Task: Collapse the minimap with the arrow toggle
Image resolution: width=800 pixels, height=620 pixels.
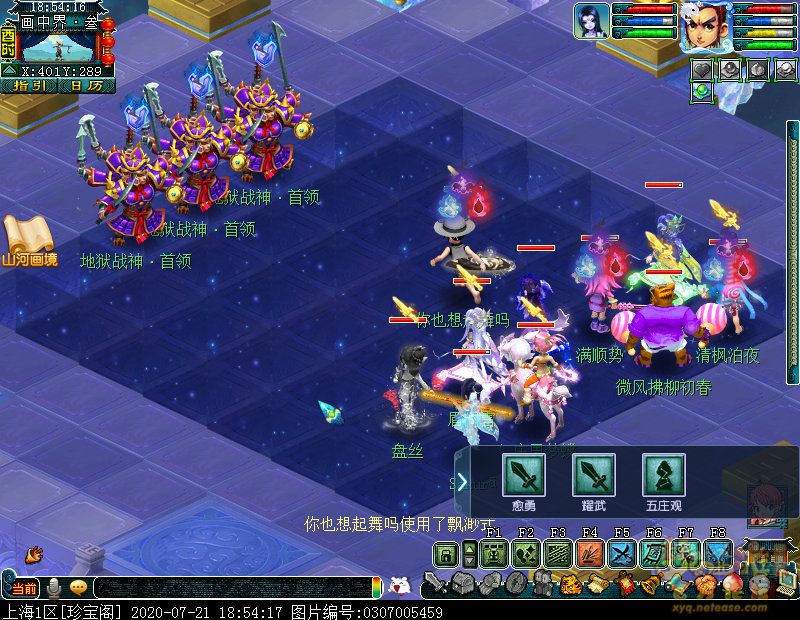Action: click(8, 70)
